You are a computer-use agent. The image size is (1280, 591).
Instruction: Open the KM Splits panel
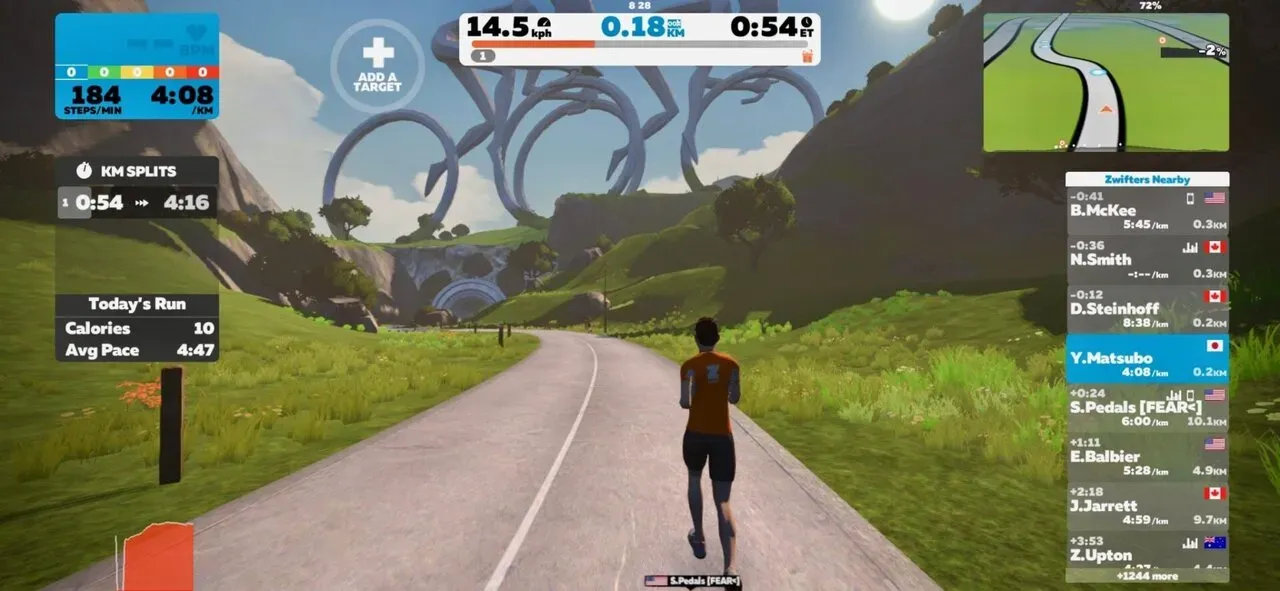[x=137, y=188]
